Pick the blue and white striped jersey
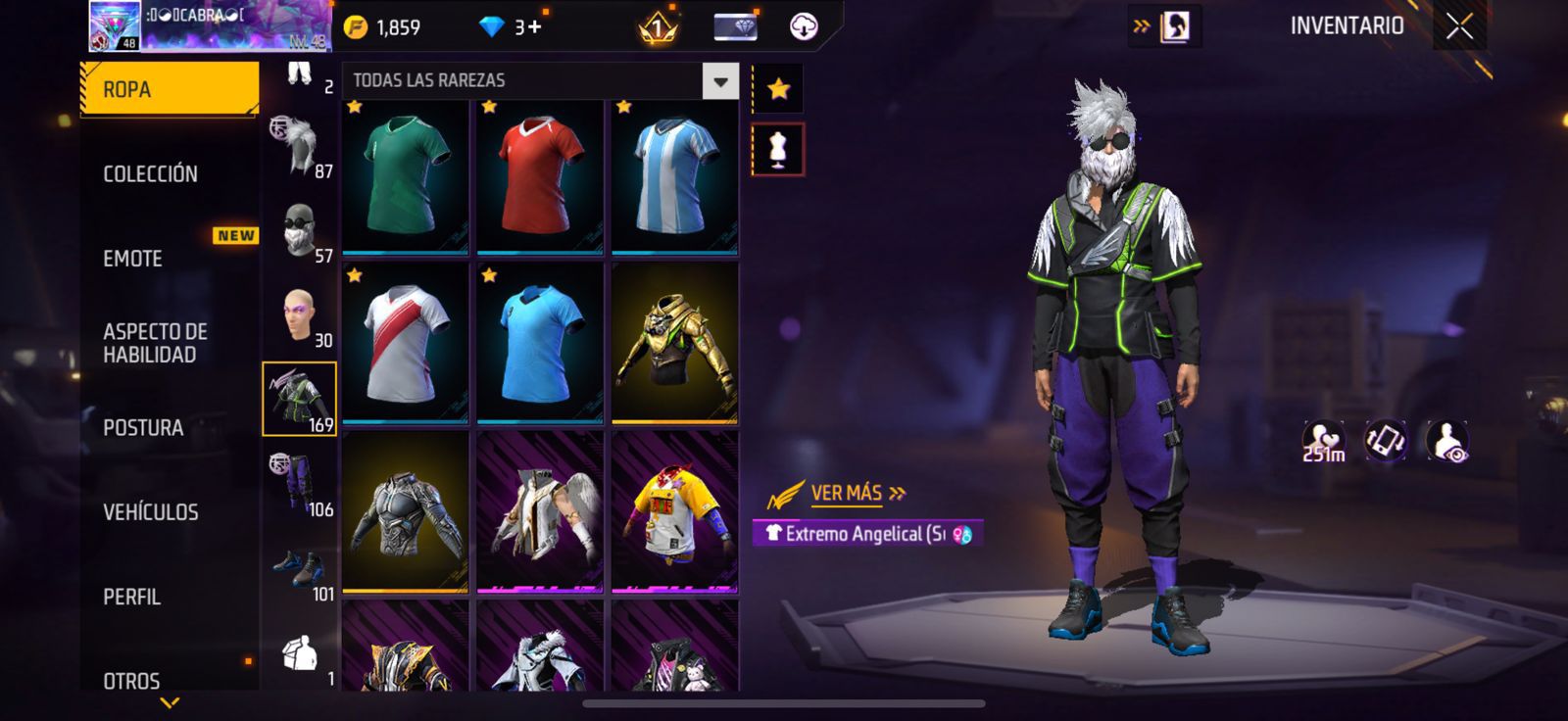1568x721 pixels. coord(674,175)
